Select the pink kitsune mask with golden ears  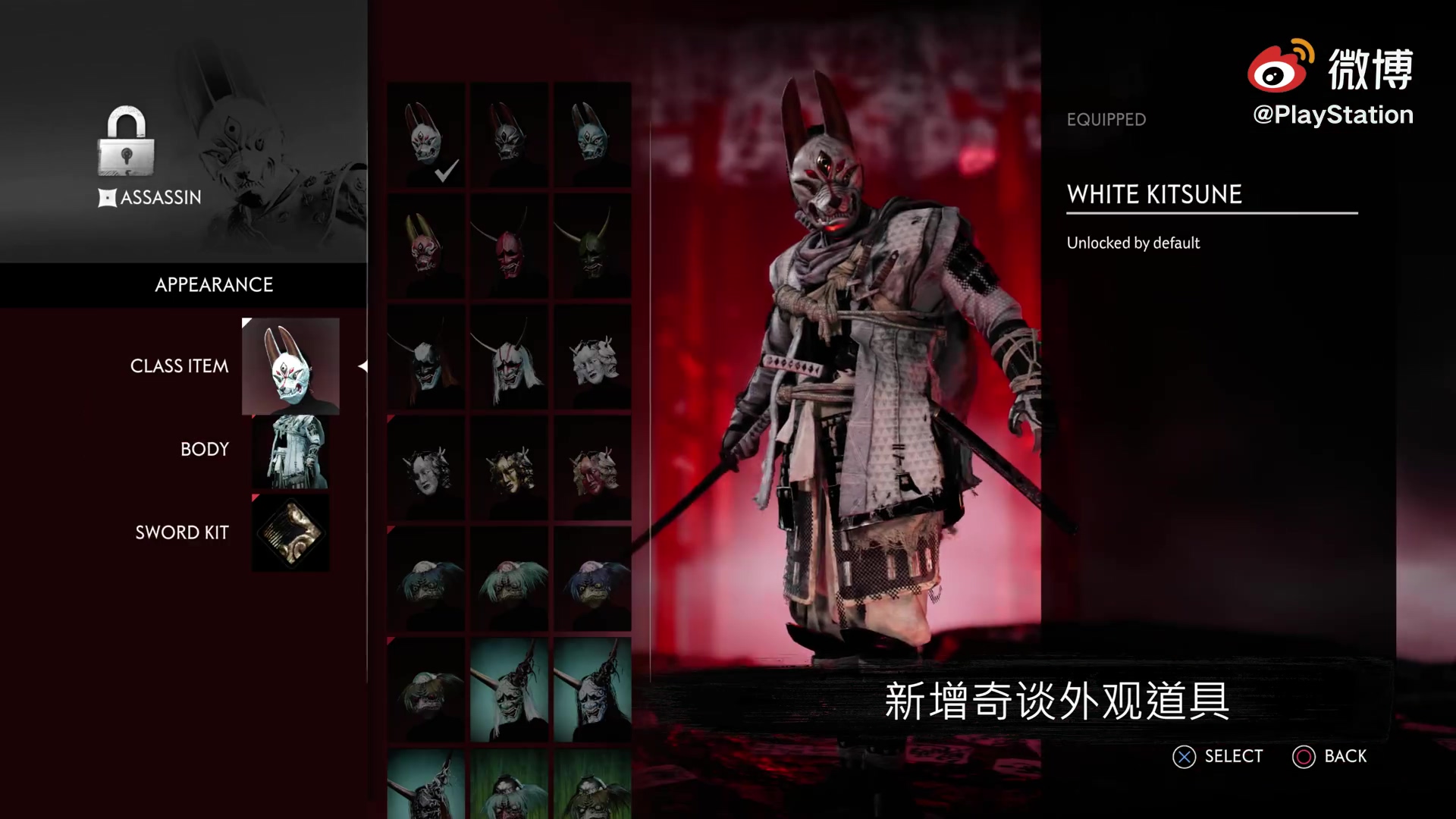coord(426,245)
